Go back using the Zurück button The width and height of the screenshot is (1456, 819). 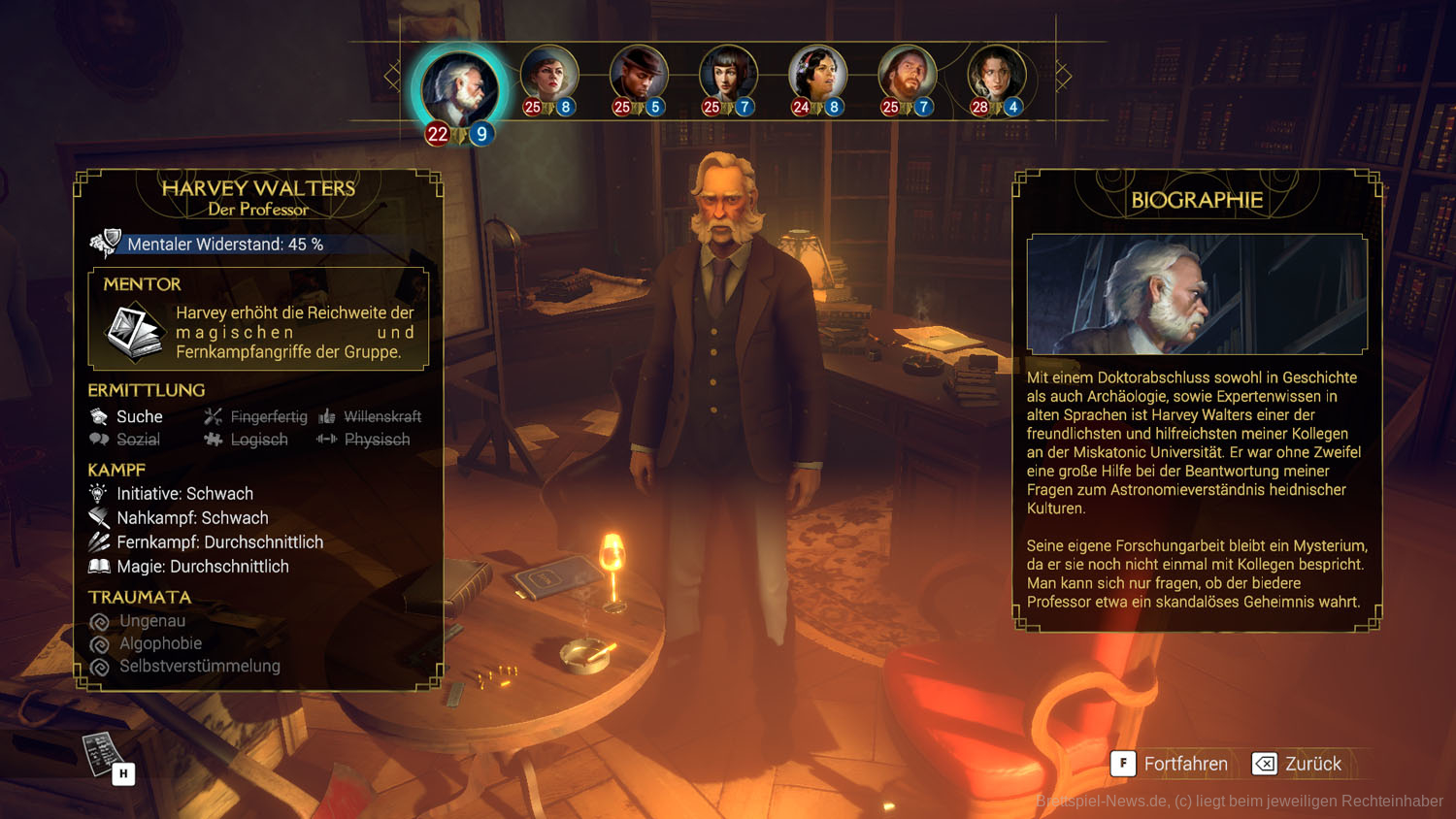1298,764
